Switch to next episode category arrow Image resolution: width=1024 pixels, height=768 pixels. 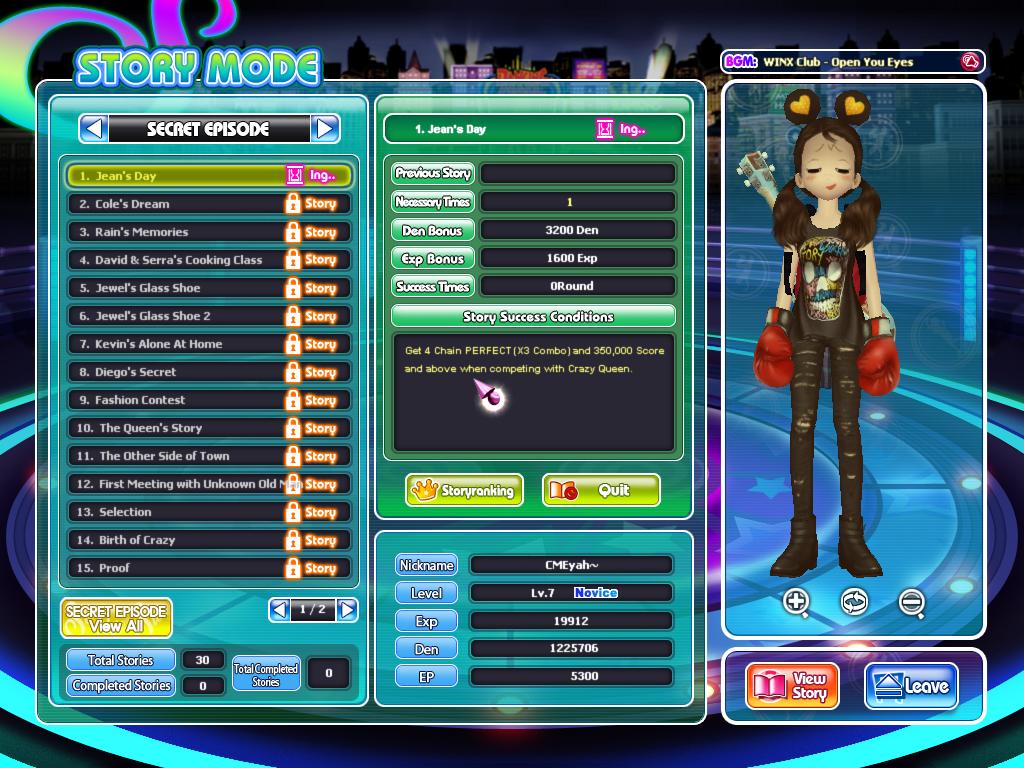(x=325, y=128)
